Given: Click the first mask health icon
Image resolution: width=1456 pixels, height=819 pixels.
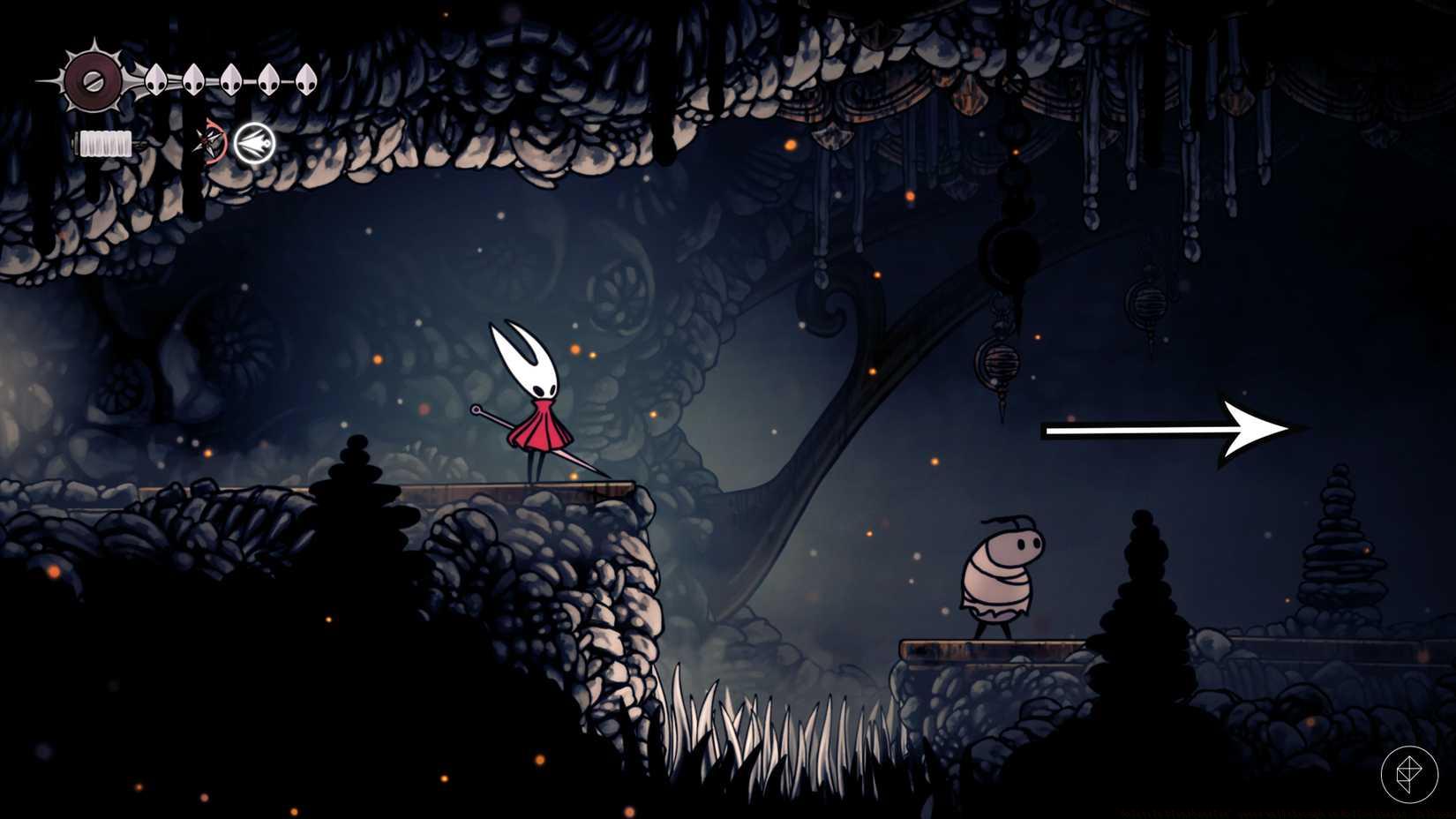Looking at the screenshot, I should 154,79.
